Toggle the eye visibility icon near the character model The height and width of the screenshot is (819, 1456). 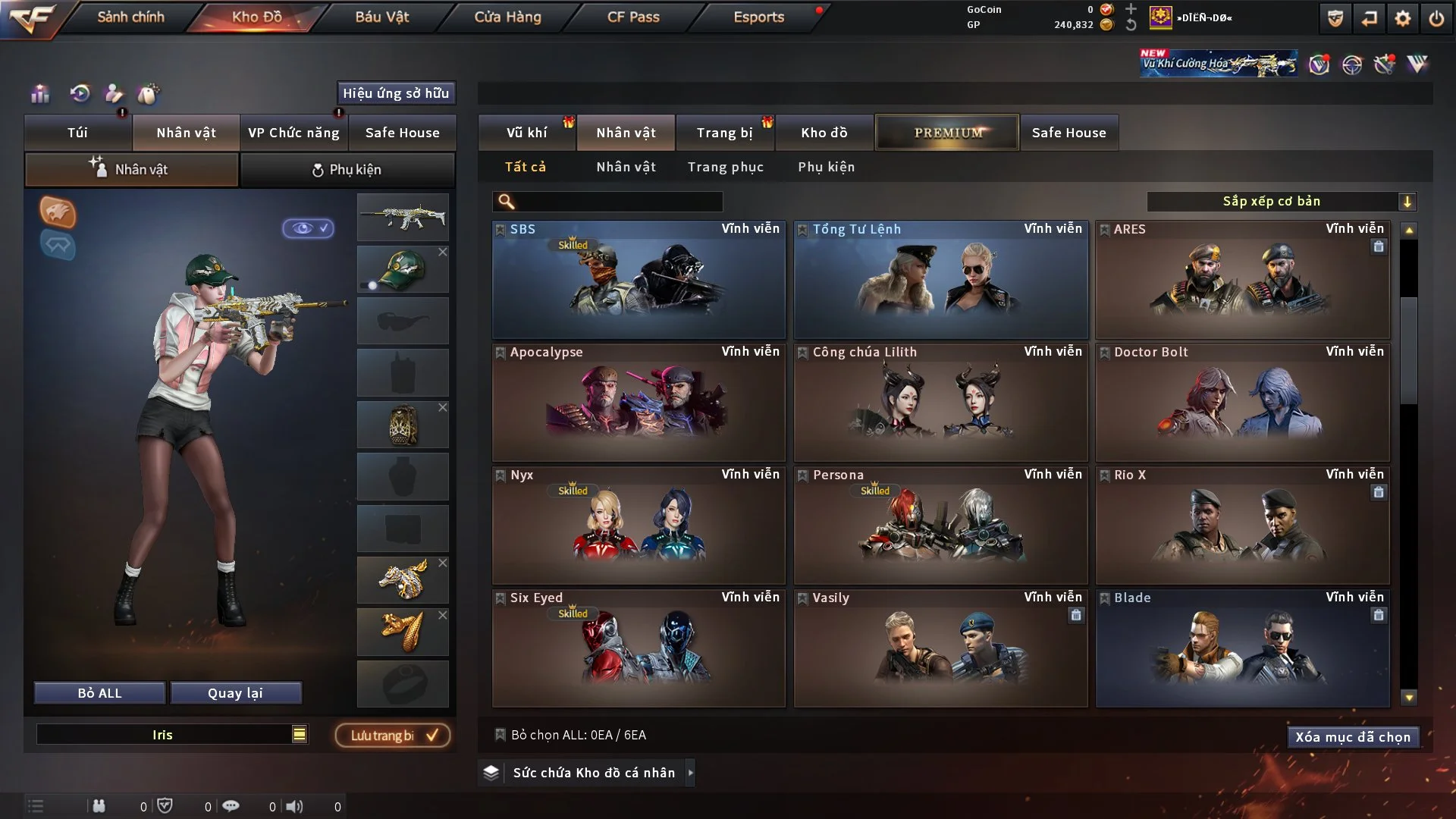click(x=309, y=227)
